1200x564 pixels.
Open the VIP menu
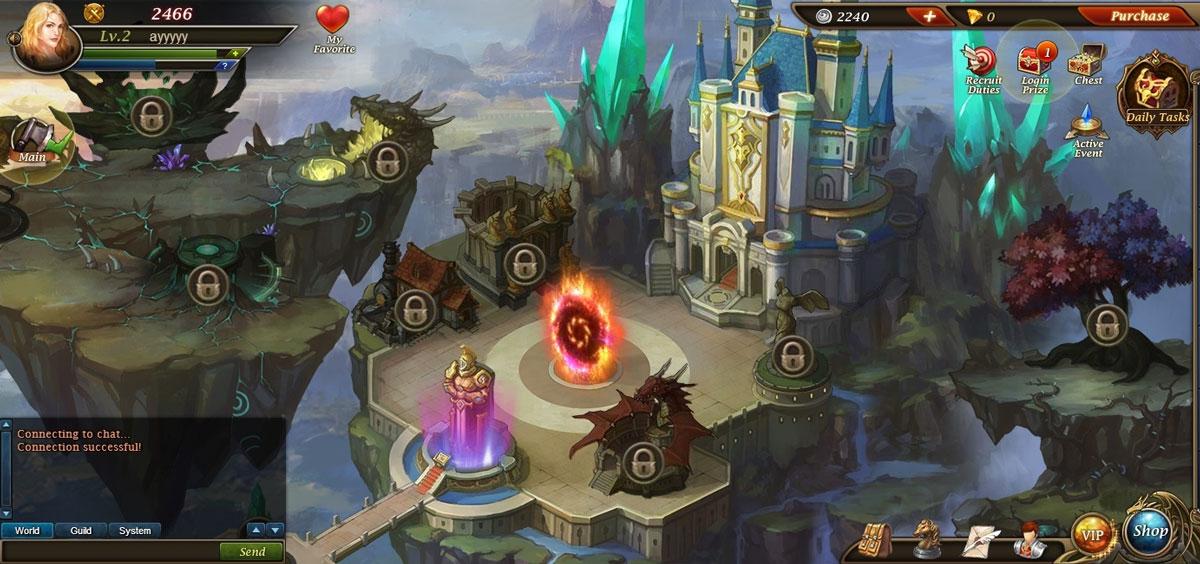click(1091, 535)
